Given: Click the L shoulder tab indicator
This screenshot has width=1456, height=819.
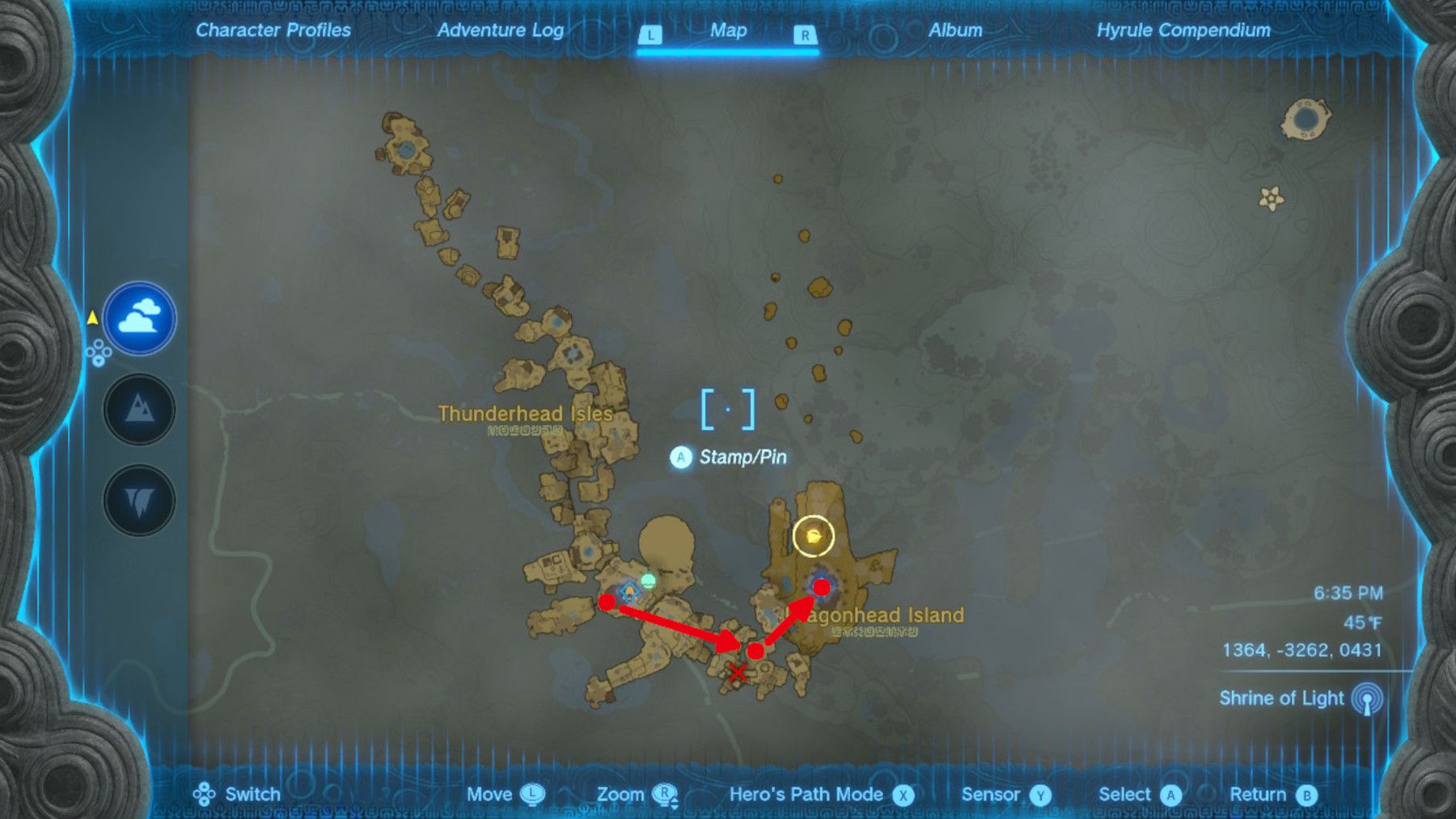Looking at the screenshot, I should pos(652,35).
